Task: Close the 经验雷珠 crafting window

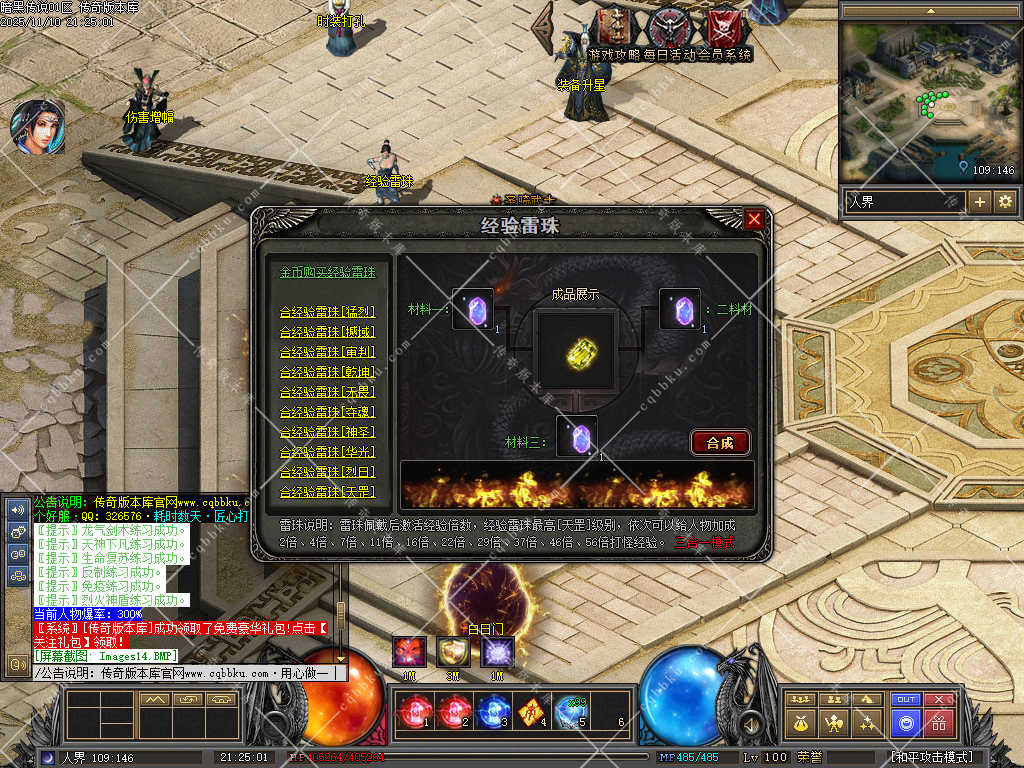Action: coord(754,219)
